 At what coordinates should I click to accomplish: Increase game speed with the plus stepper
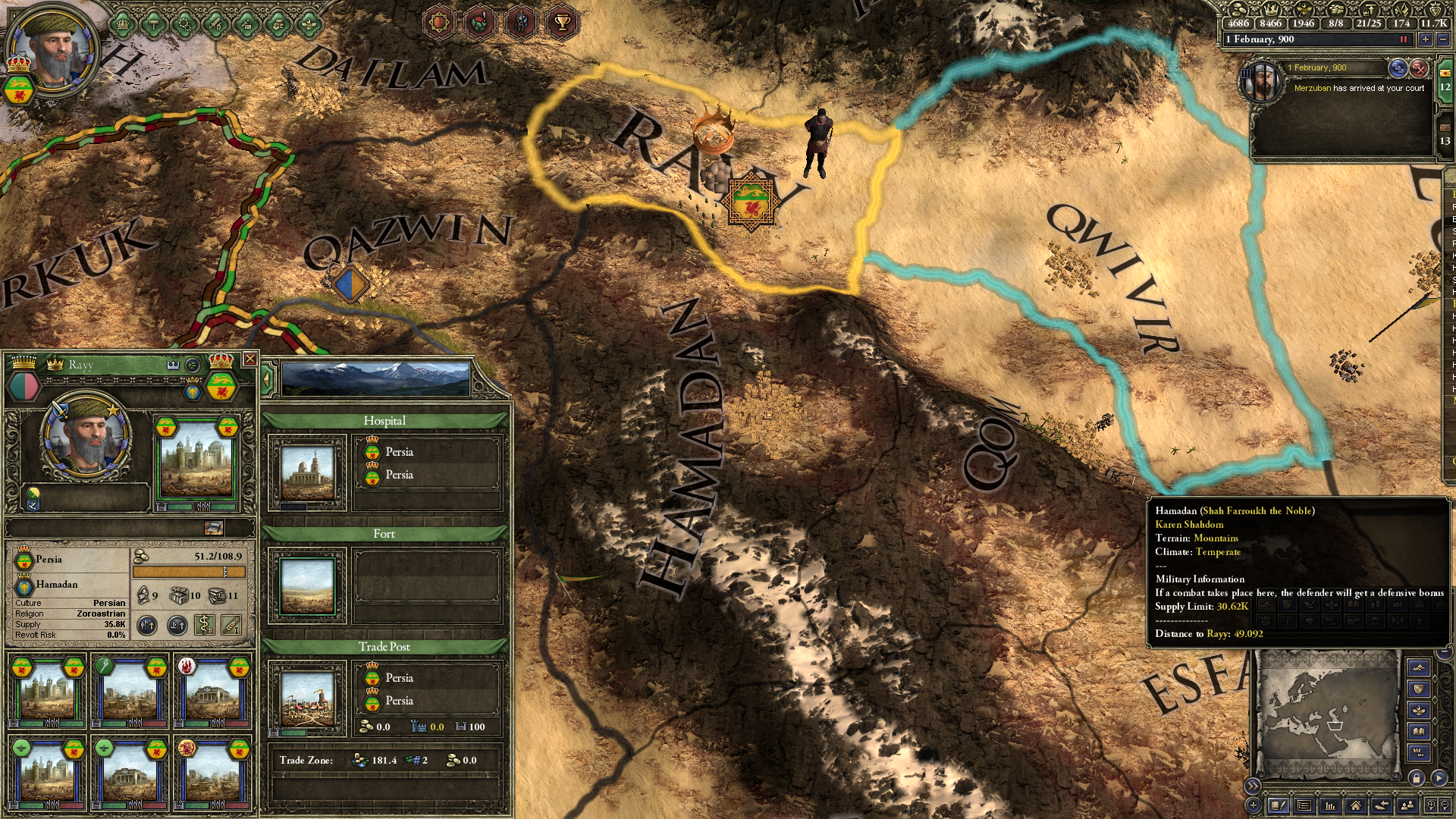pyautogui.click(x=1426, y=39)
